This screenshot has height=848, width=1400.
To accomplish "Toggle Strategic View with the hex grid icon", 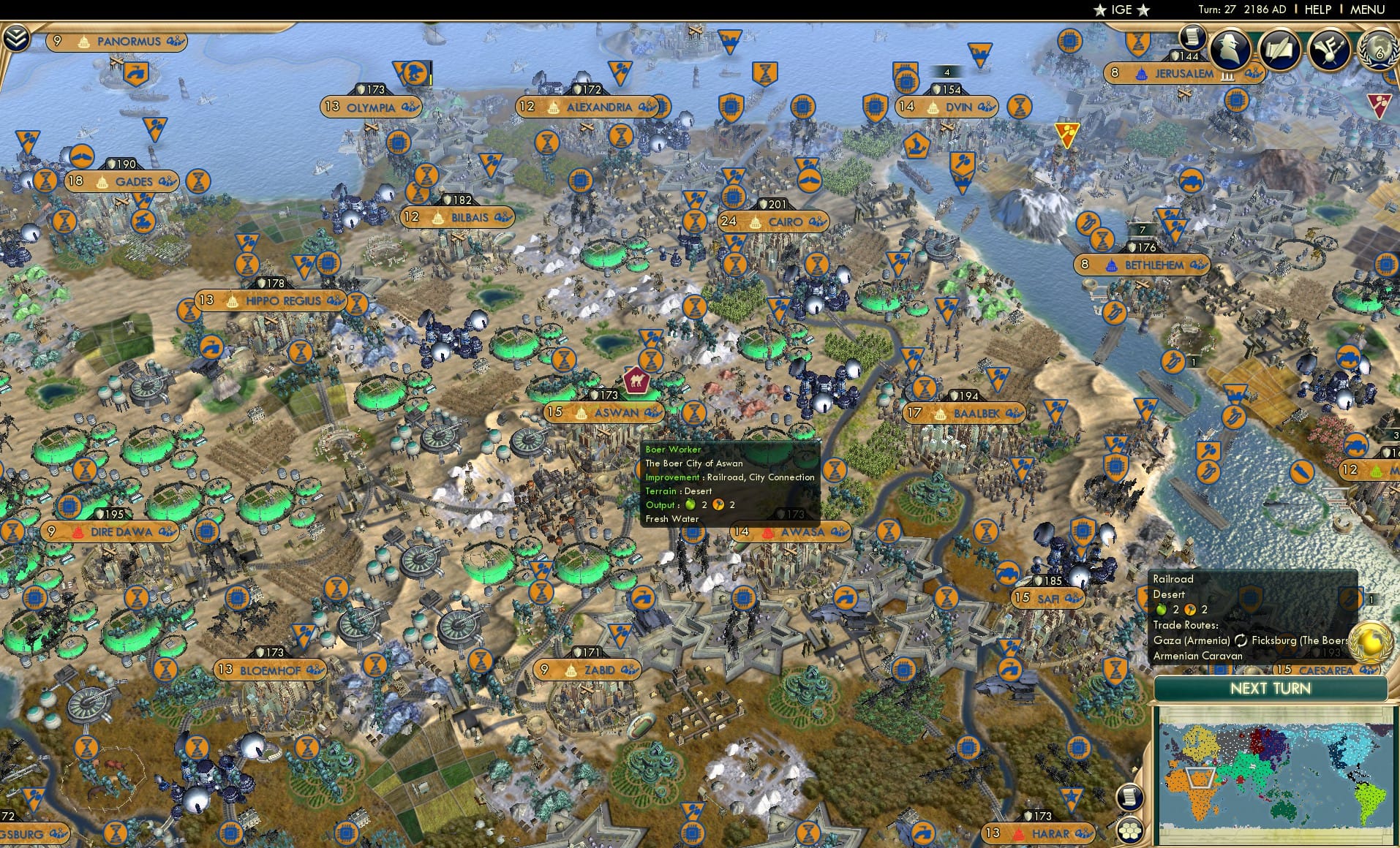I will [1129, 830].
